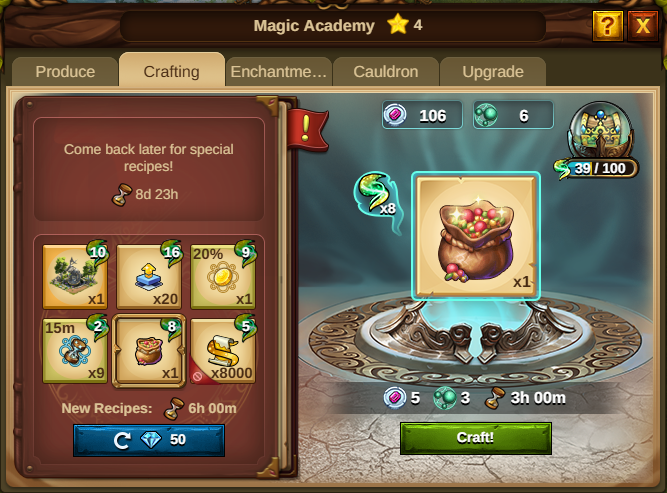Choose the x20 blue arrow recipe
Viewport: 667px width, 493px height.
point(149,277)
